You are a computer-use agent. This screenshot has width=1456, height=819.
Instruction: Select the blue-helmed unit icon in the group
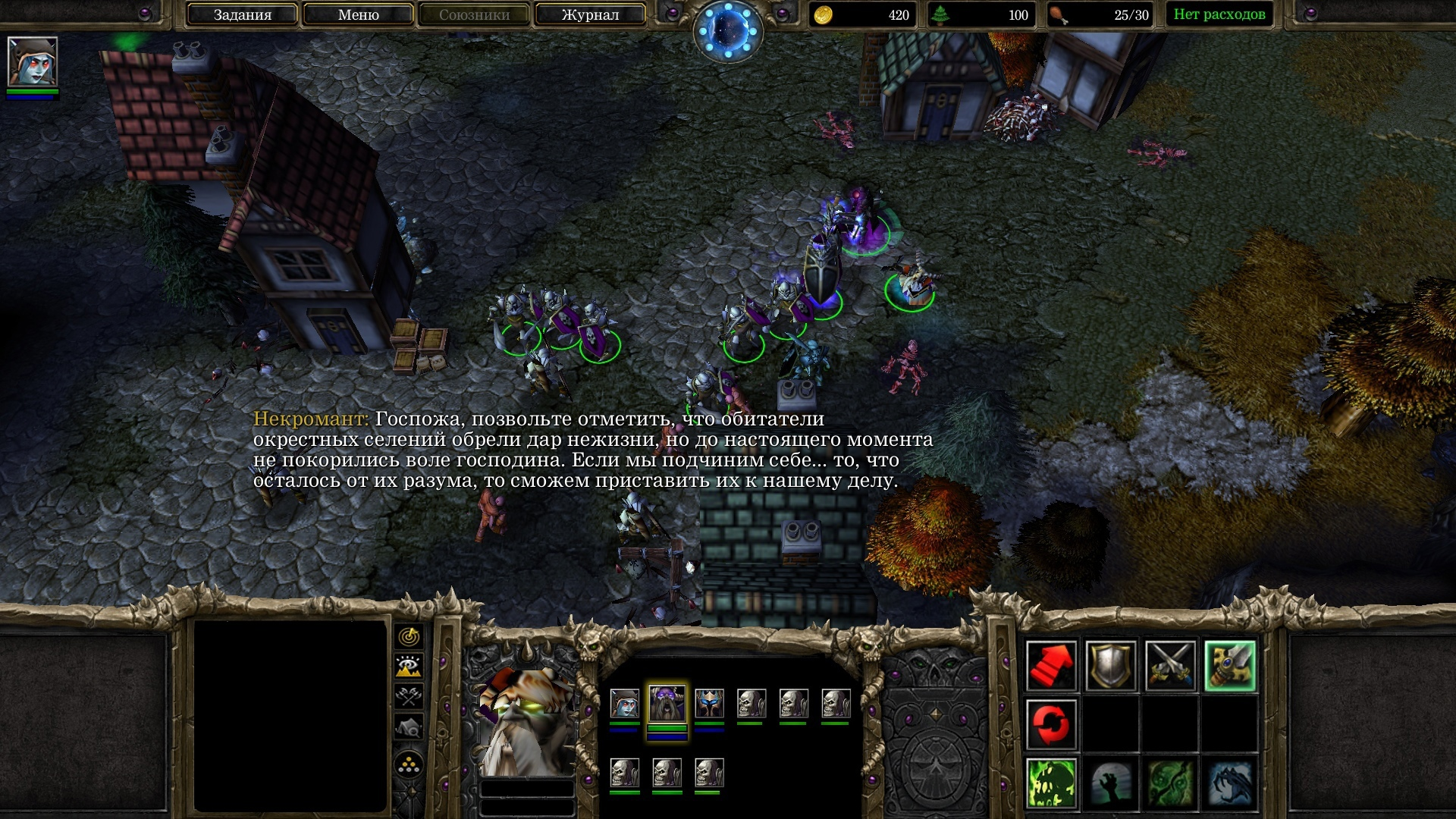(710, 704)
